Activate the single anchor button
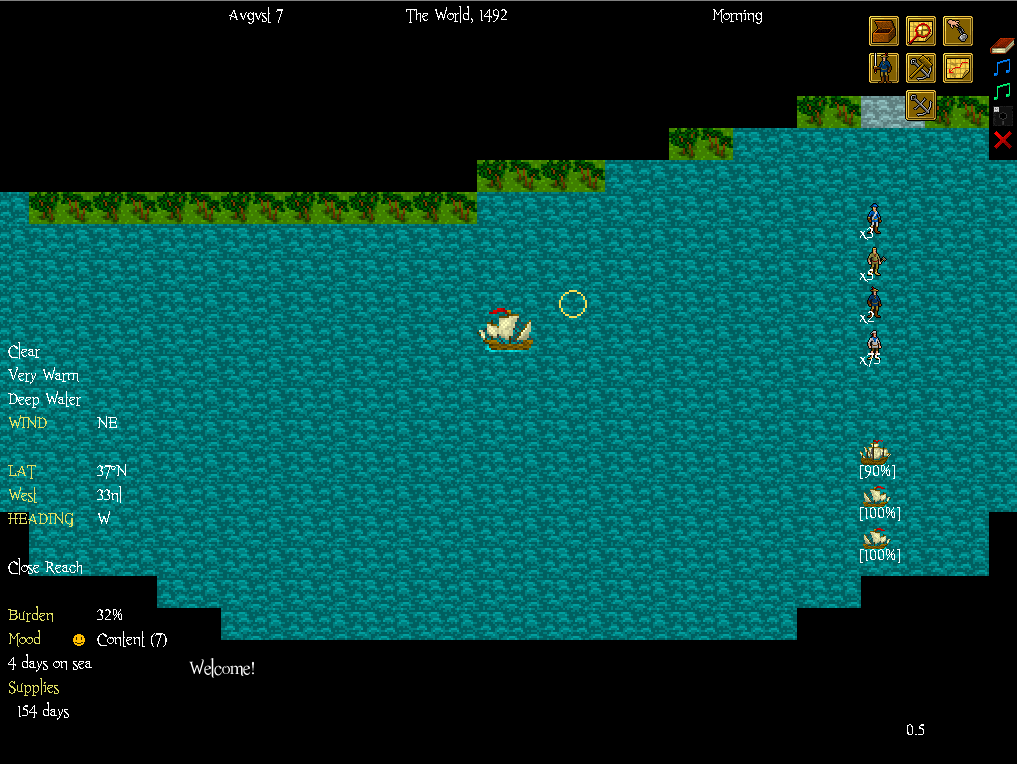Viewport: 1017px width, 764px height. coord(921,104)
